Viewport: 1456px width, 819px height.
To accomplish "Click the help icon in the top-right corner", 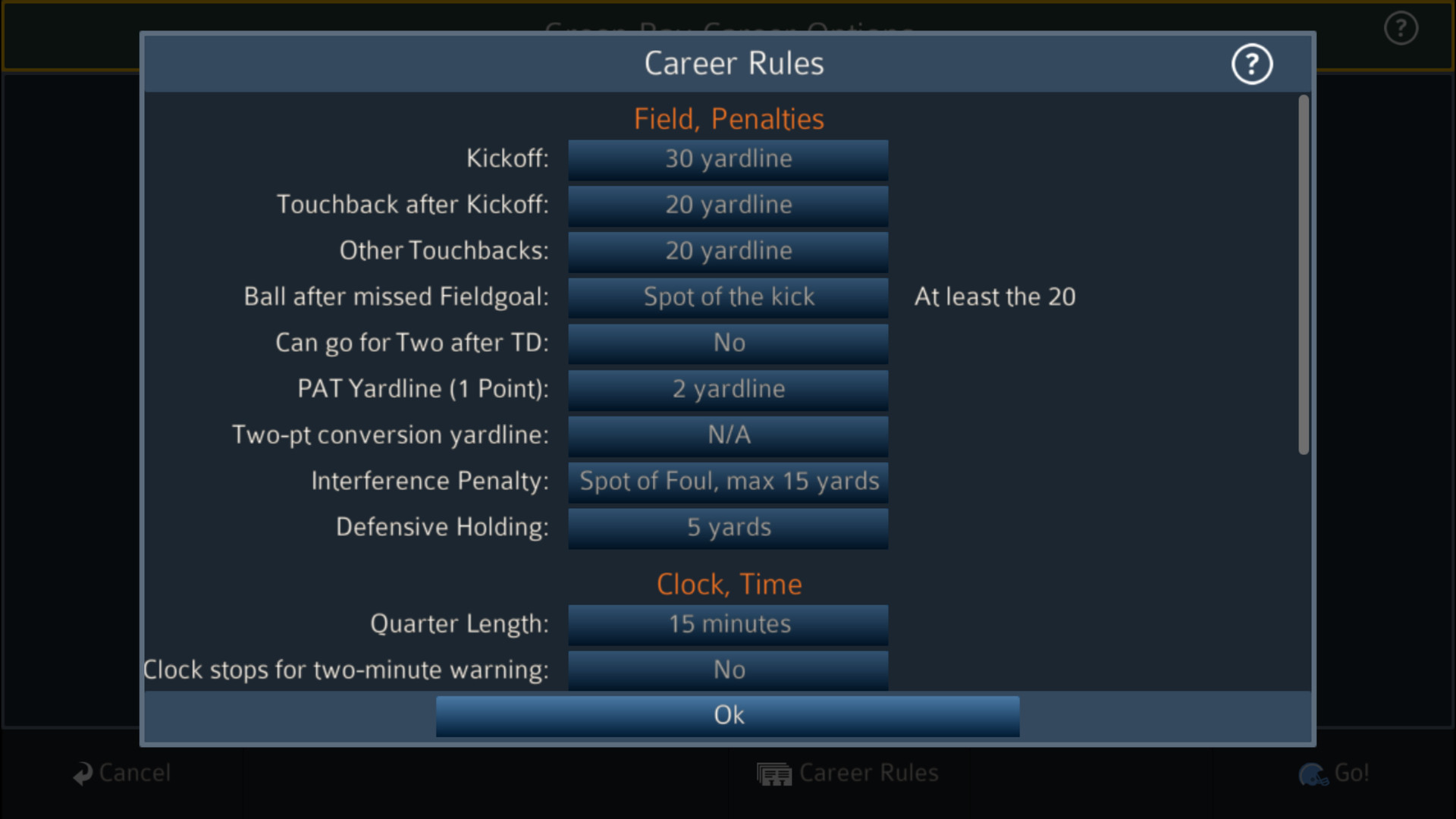I will coord(1401,28).
